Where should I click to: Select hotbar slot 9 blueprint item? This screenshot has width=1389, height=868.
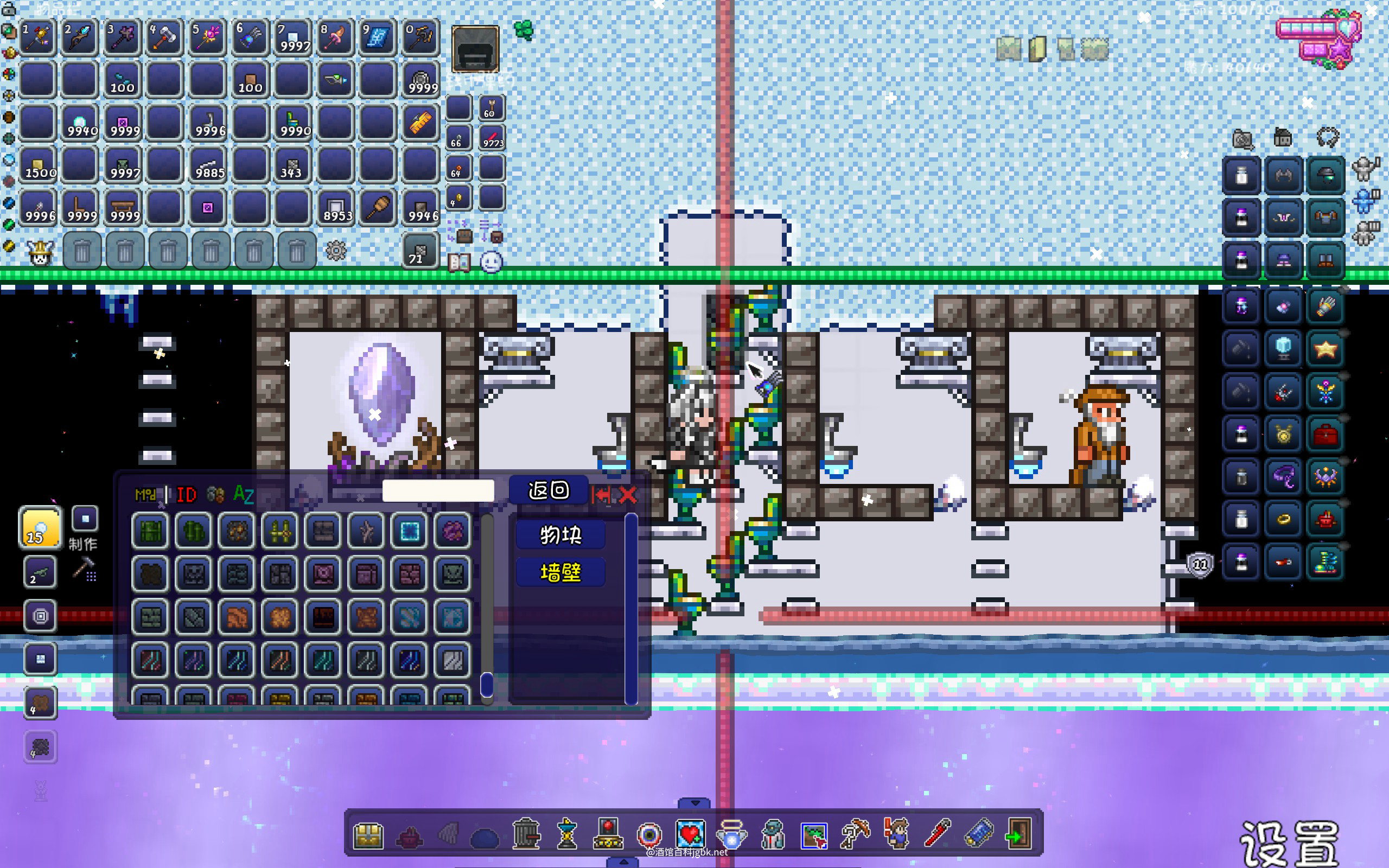coord(377,38)
